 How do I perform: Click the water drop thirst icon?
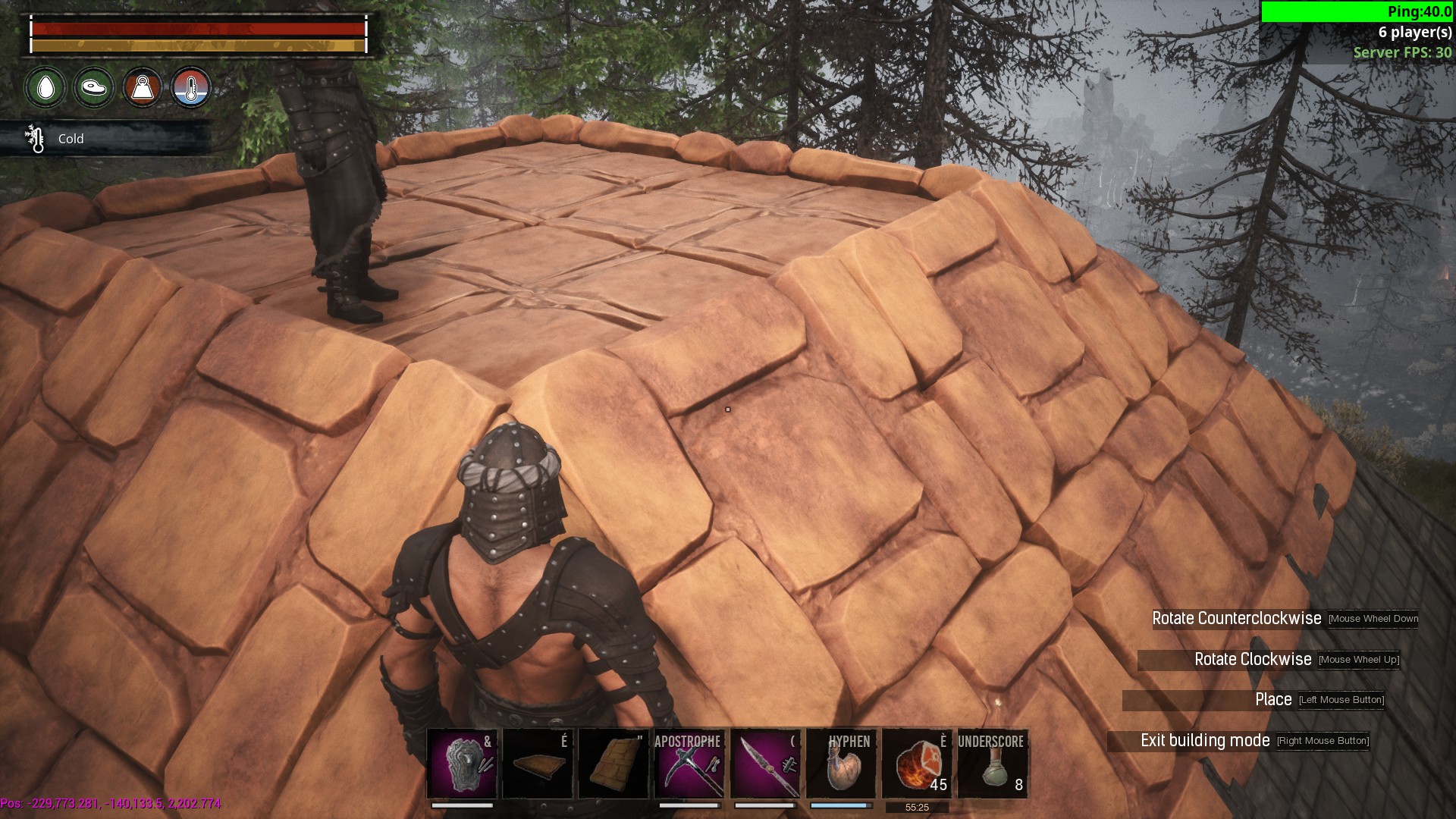pos(45,88)
